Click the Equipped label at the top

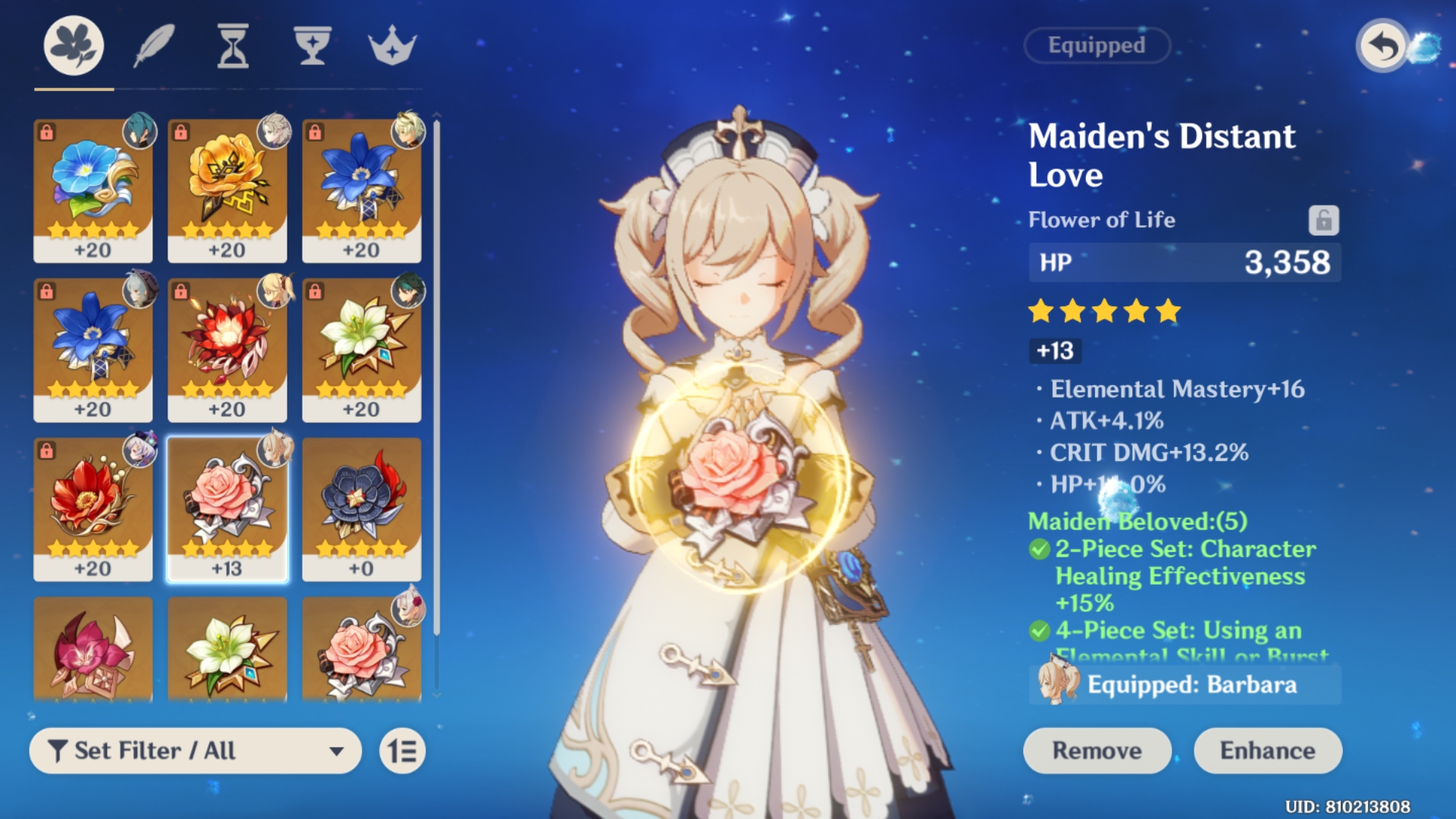pyautogui.click(x=1096, y=45)
